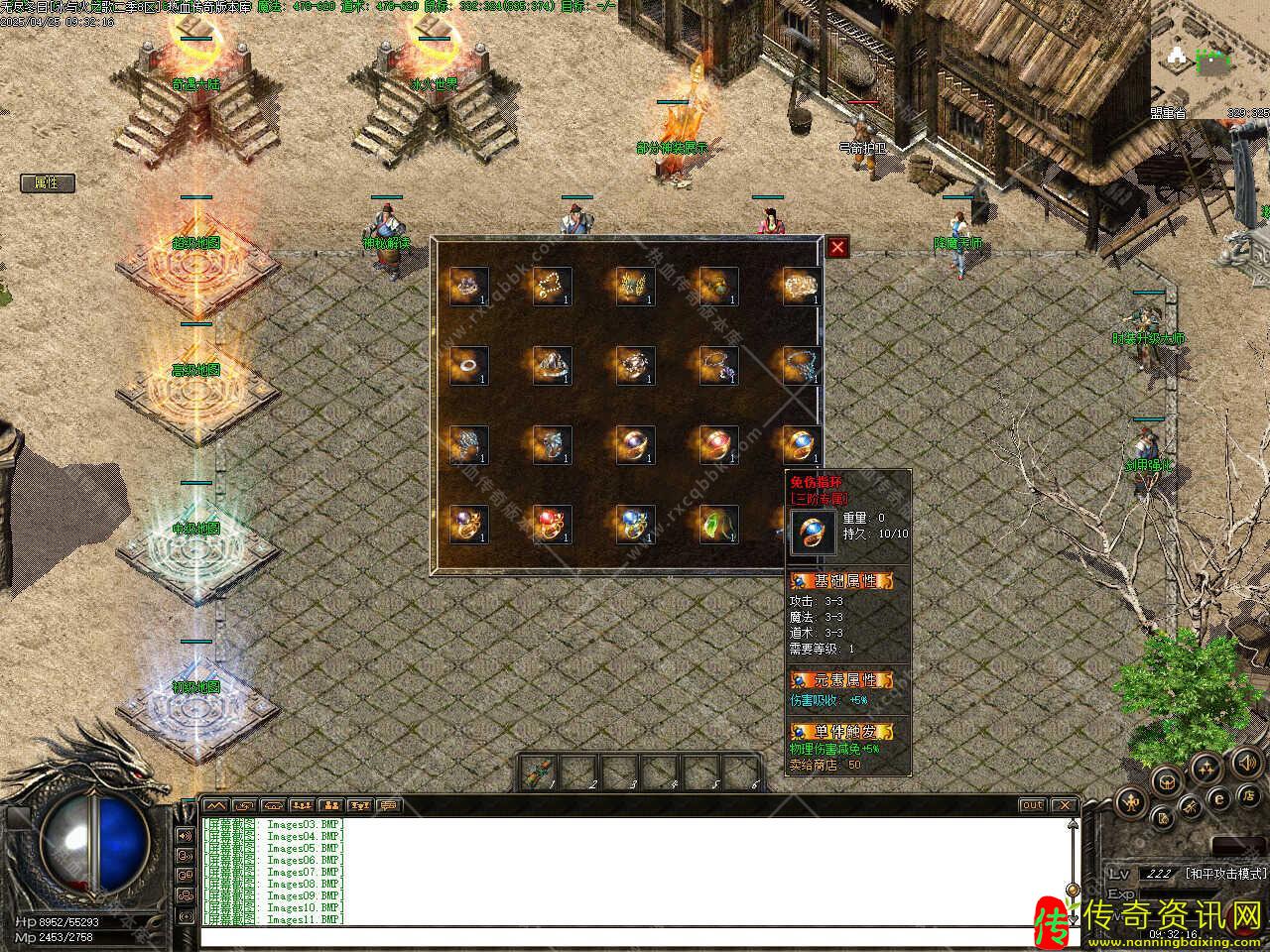Image resolution: width=1270 pixels, height=952 pixels.
Task: Pick the dotted pearl necklace item
Action: pyautogui.click(x=552, y=286)
